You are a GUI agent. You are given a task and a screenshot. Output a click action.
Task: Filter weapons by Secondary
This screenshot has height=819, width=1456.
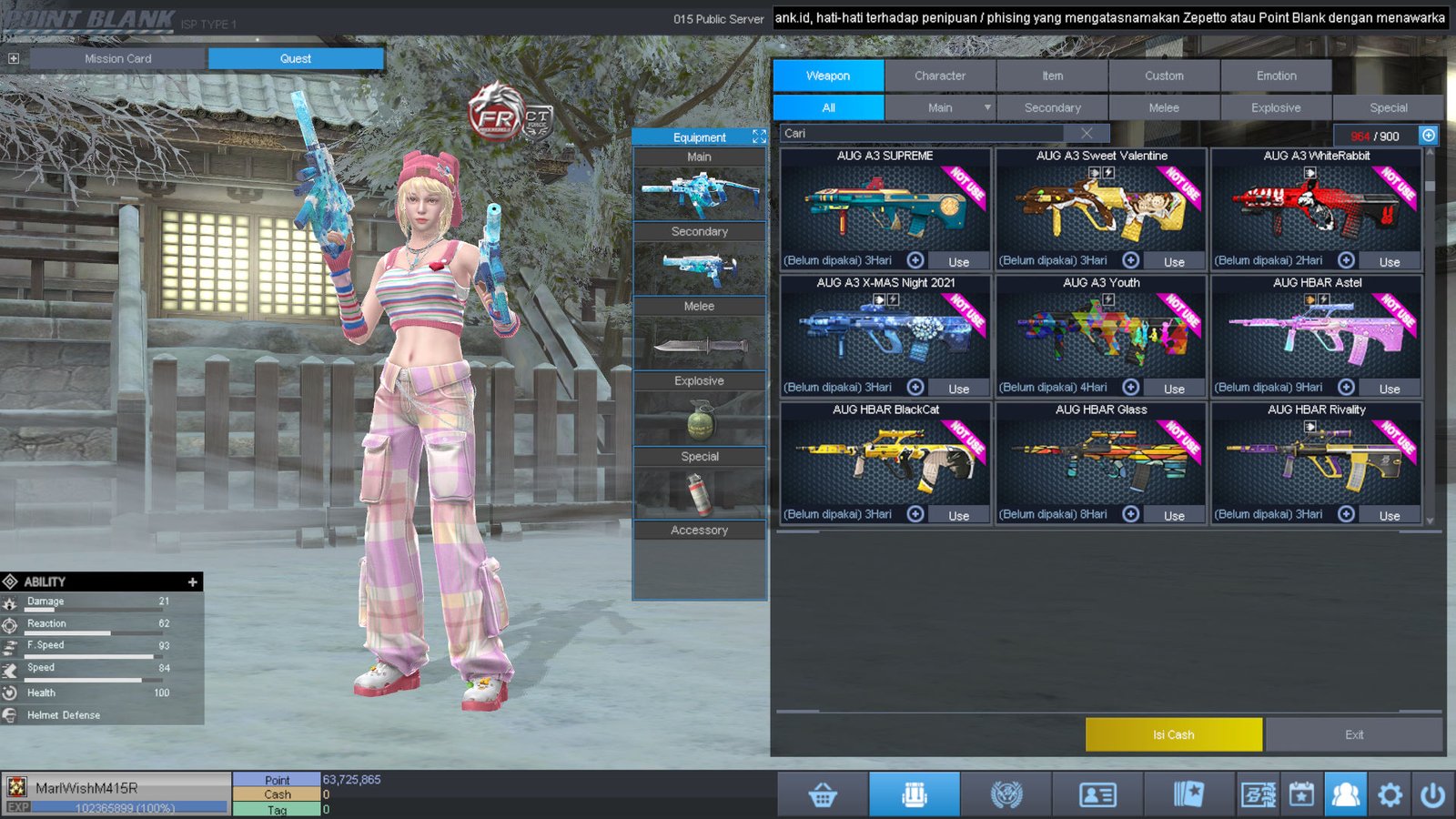coord(1052,107)
